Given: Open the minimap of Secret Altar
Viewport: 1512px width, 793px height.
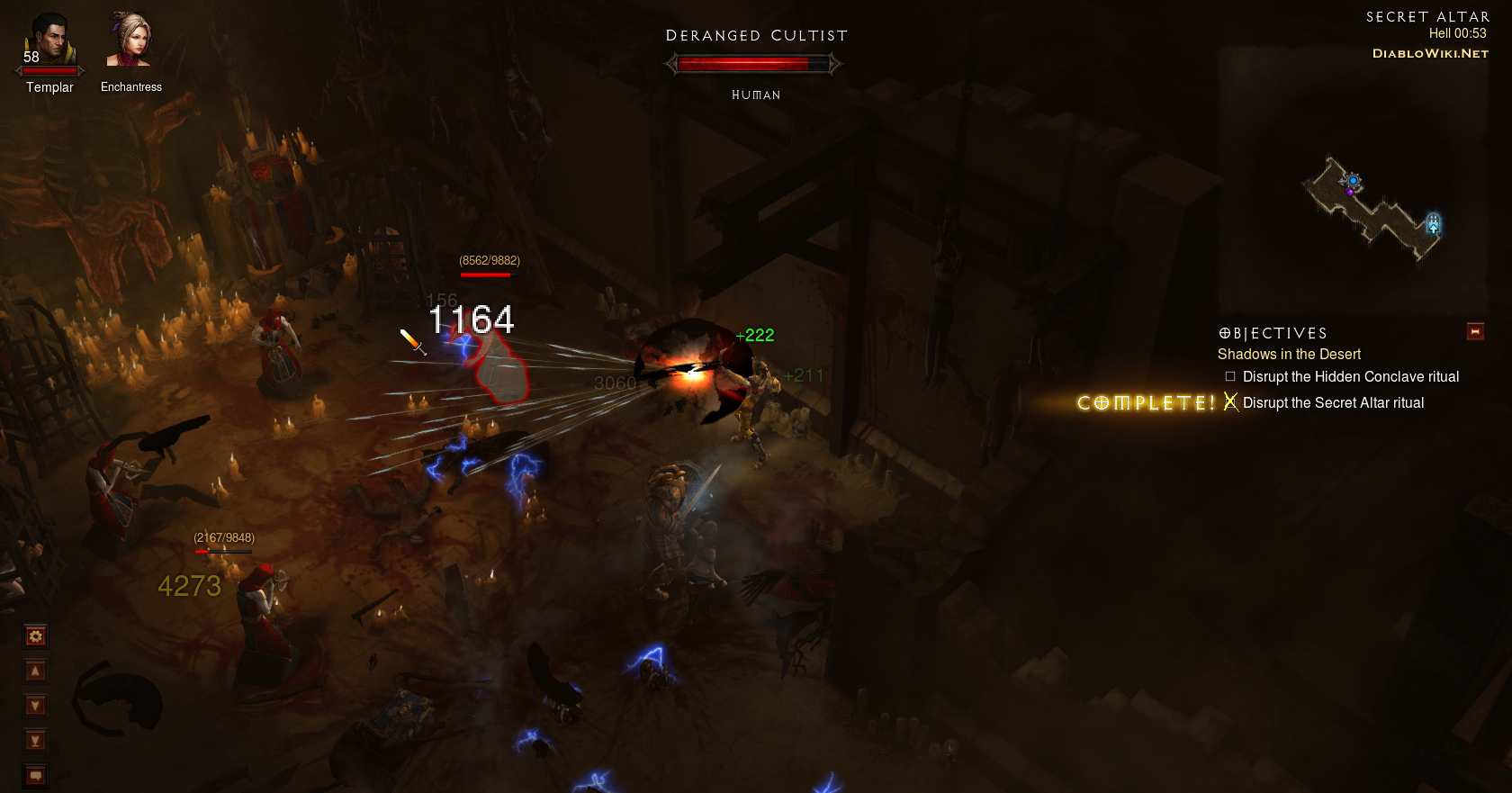Looking at the screenshot, I should click(1370, 209).
